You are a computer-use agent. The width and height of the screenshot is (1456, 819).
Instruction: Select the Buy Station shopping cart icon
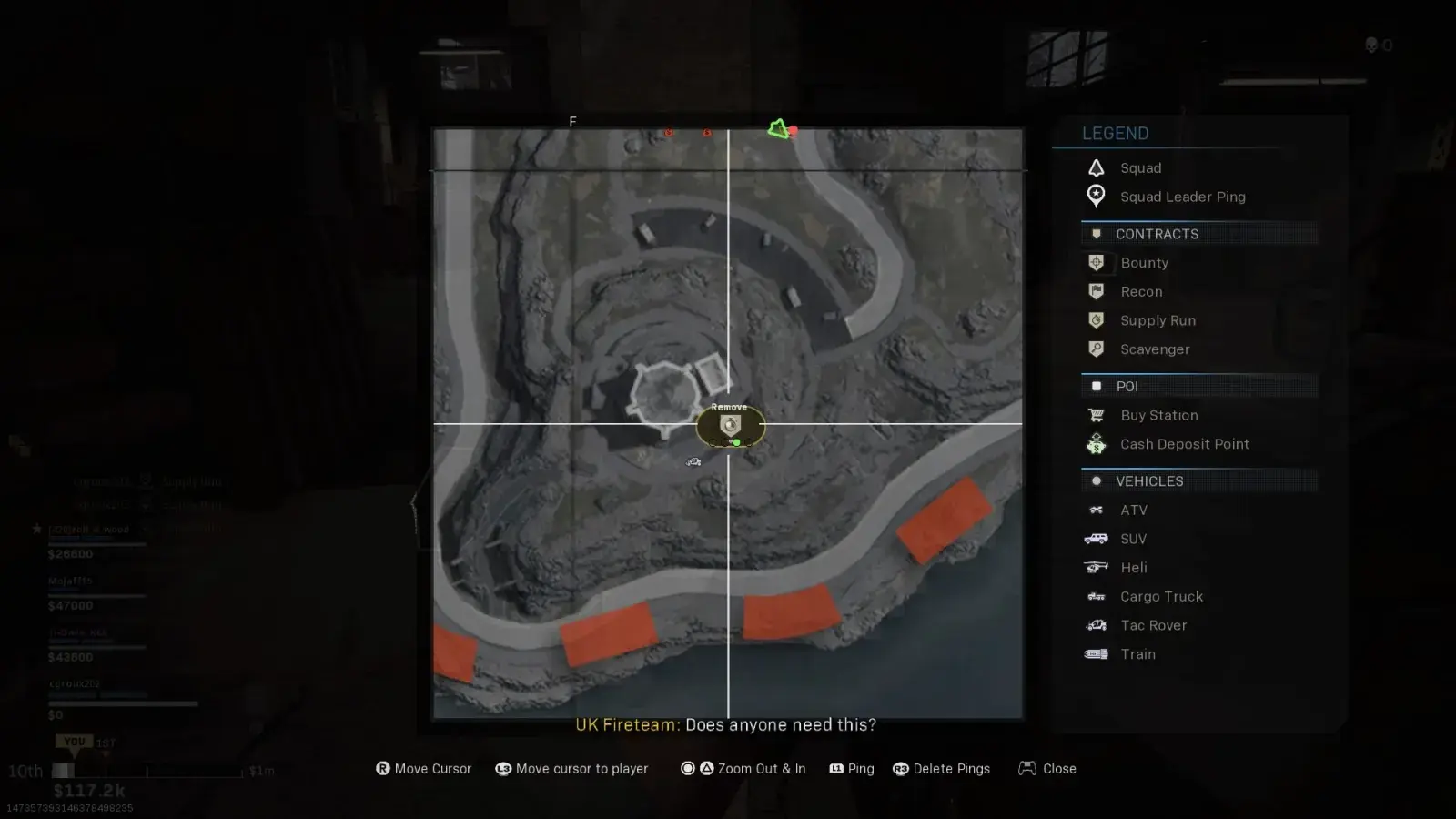[x=1097, y=415]
